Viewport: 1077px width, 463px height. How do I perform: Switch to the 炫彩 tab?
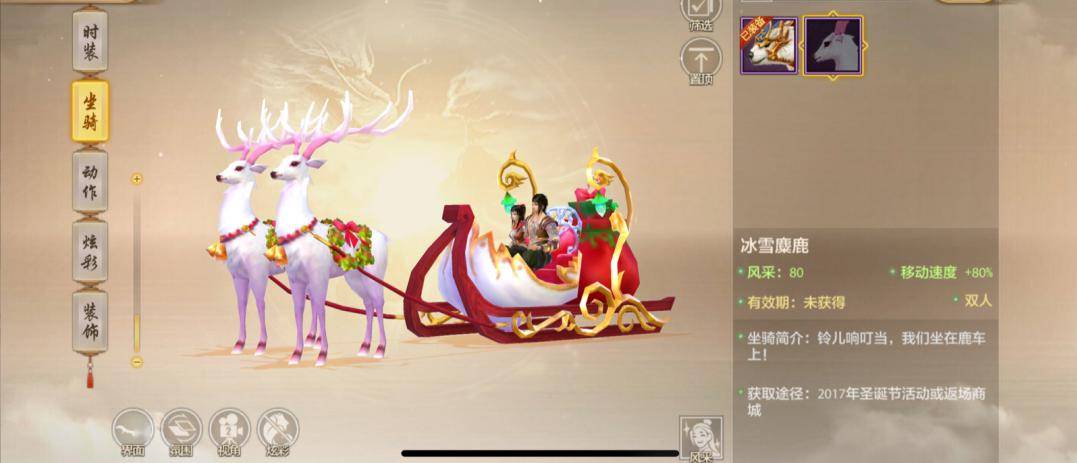[x=91, y=251]
